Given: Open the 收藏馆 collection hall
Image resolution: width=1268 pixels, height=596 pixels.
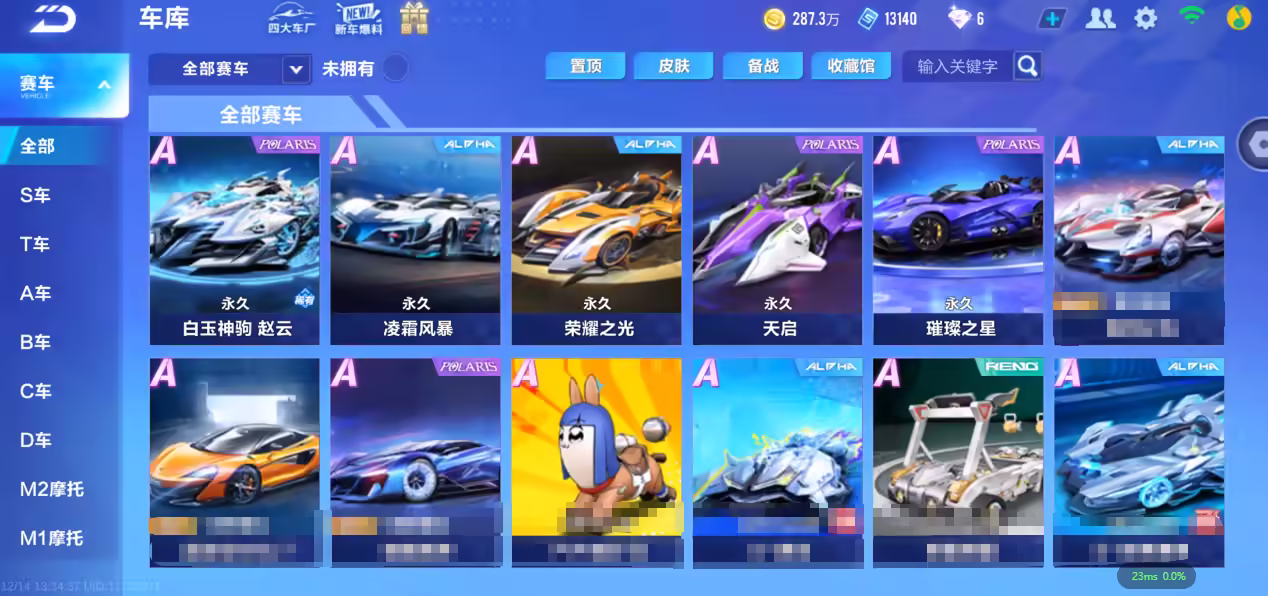Looking at the screenshot, I should 851,66.
